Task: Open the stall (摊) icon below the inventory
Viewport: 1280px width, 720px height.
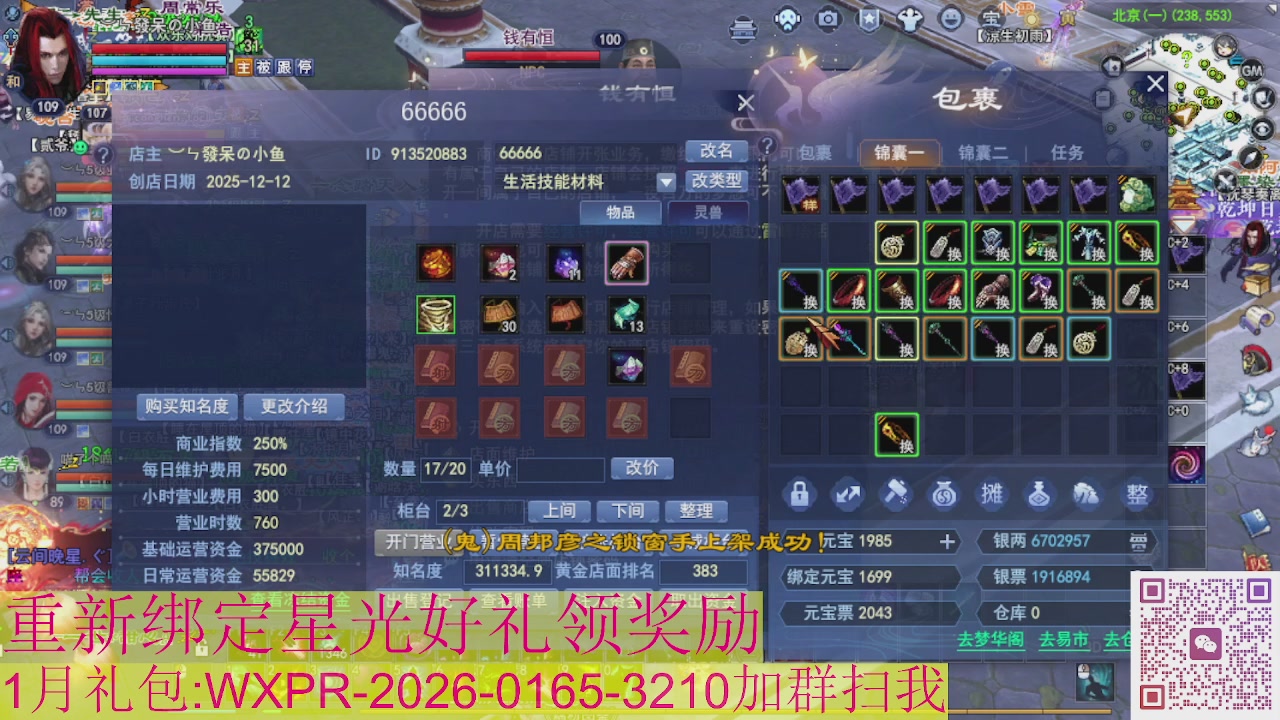Action: coord(992,493)
